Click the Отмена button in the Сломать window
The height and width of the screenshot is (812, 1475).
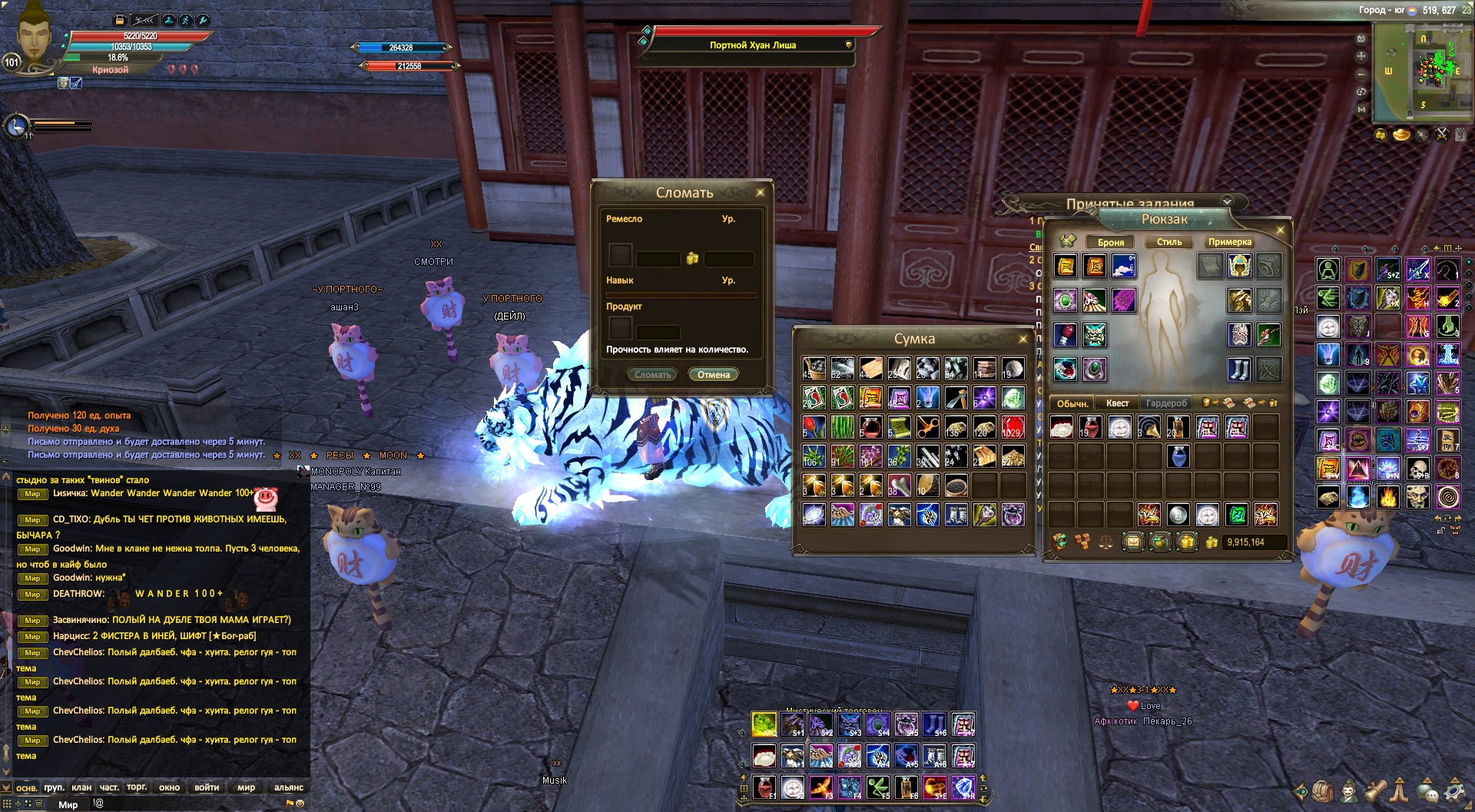(x=713, y=375)
